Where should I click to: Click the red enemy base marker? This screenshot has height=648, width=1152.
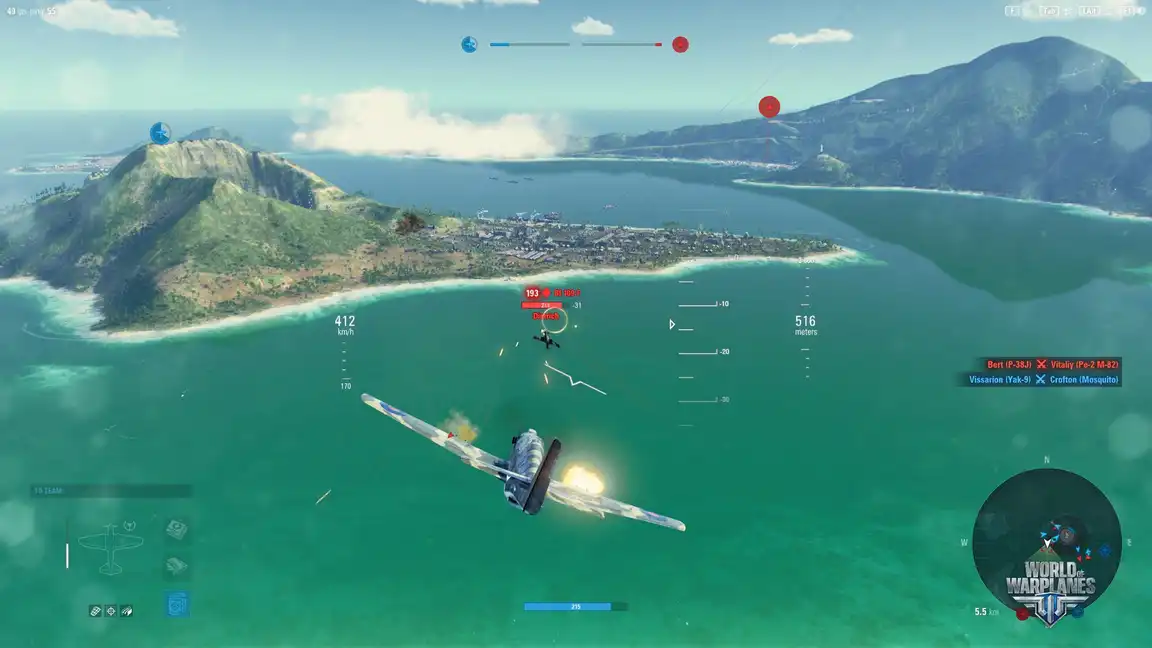point(769,107)
